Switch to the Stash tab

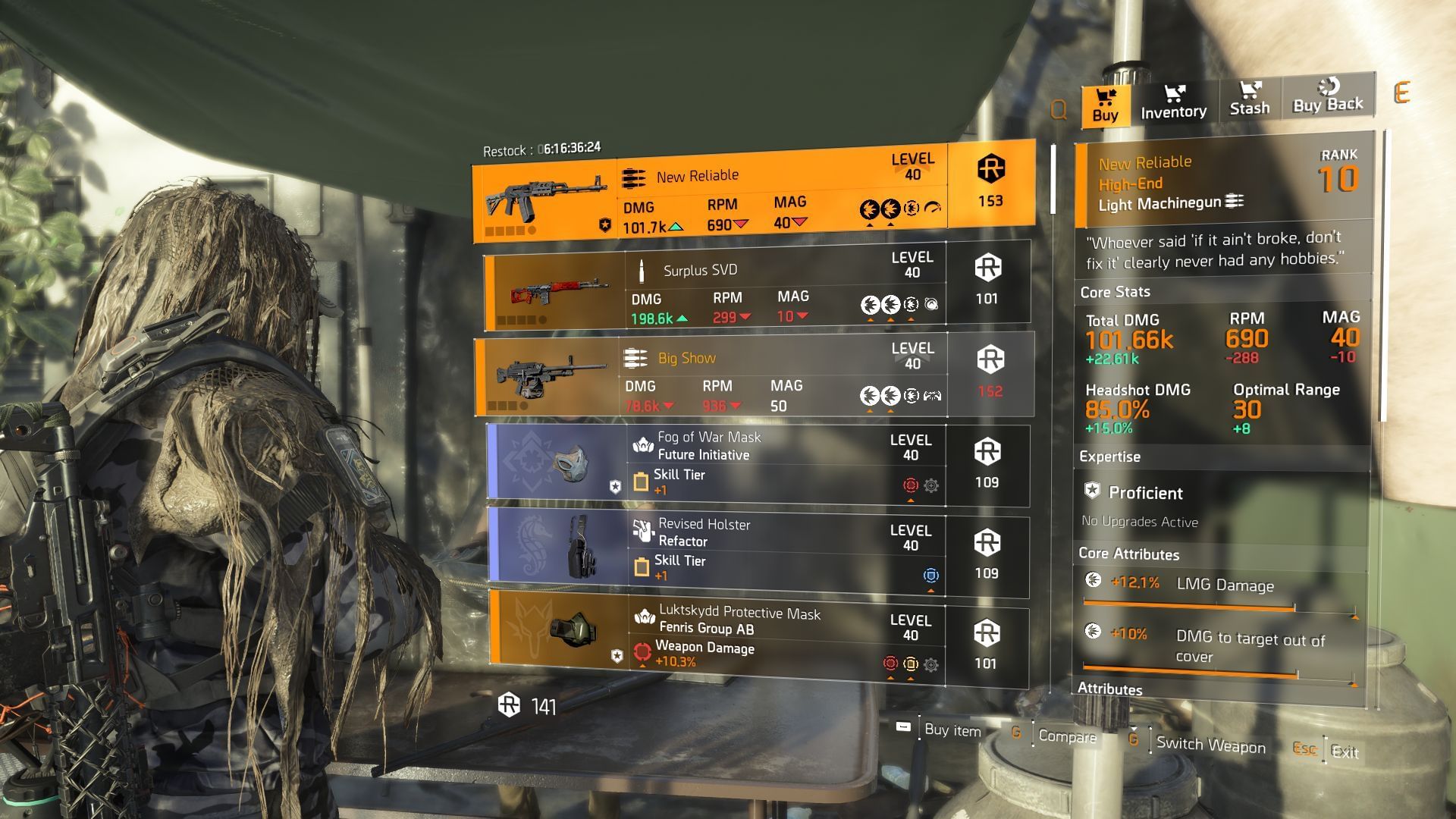[1249, 99]
